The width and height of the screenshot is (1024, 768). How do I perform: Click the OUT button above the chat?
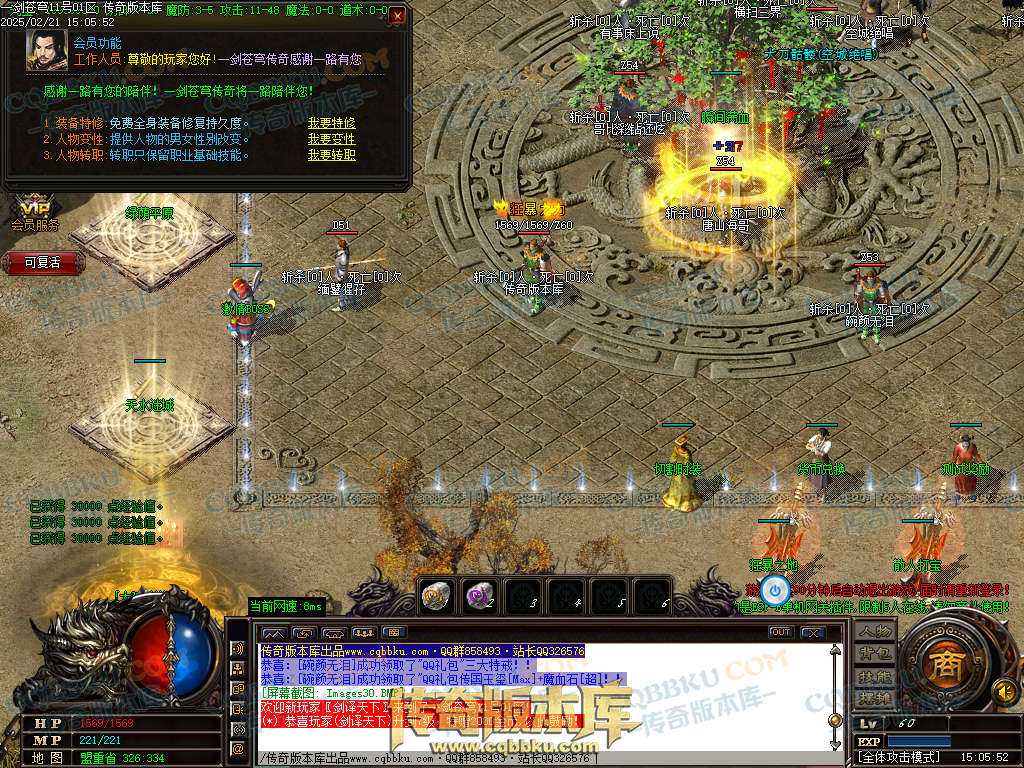pos(781,632)
